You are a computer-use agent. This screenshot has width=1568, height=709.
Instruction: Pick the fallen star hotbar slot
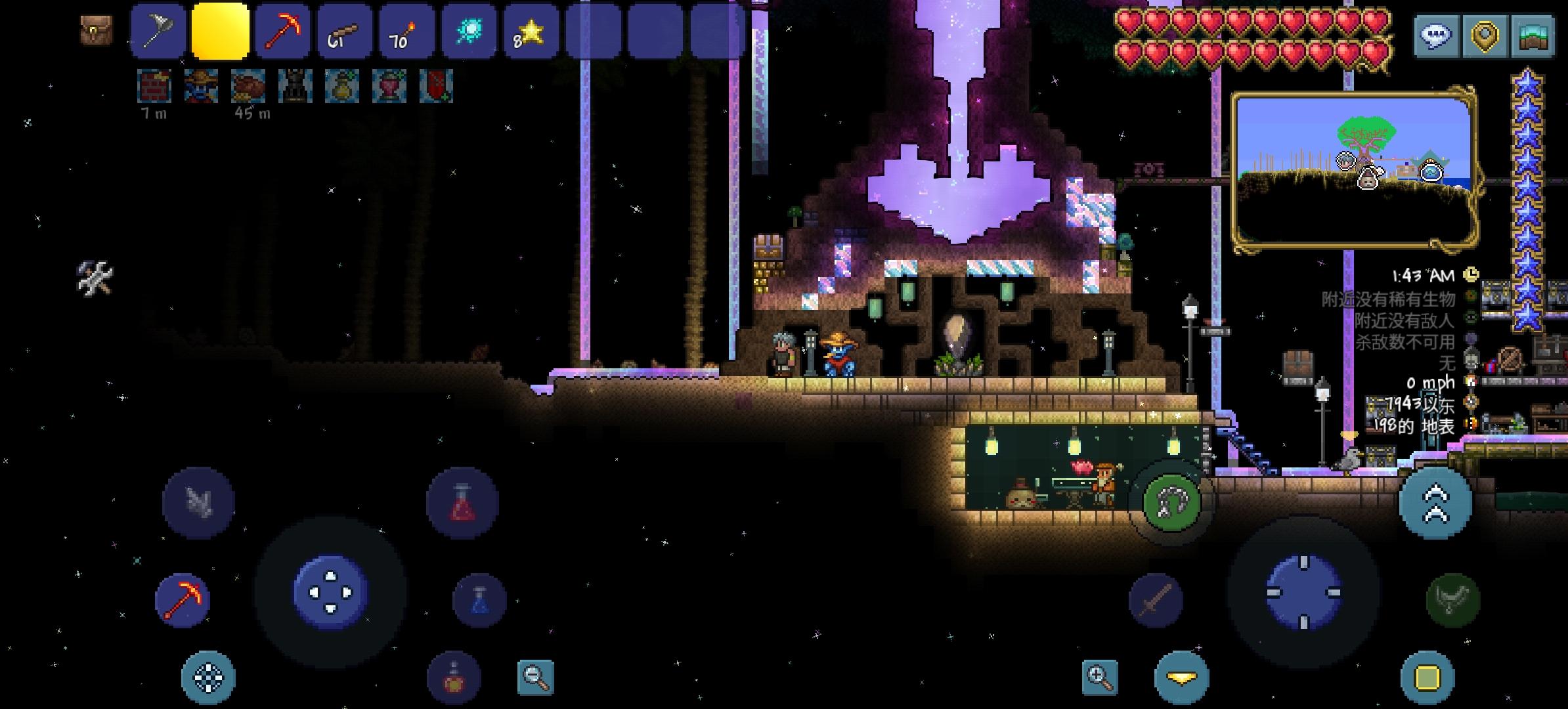[531, 32]
